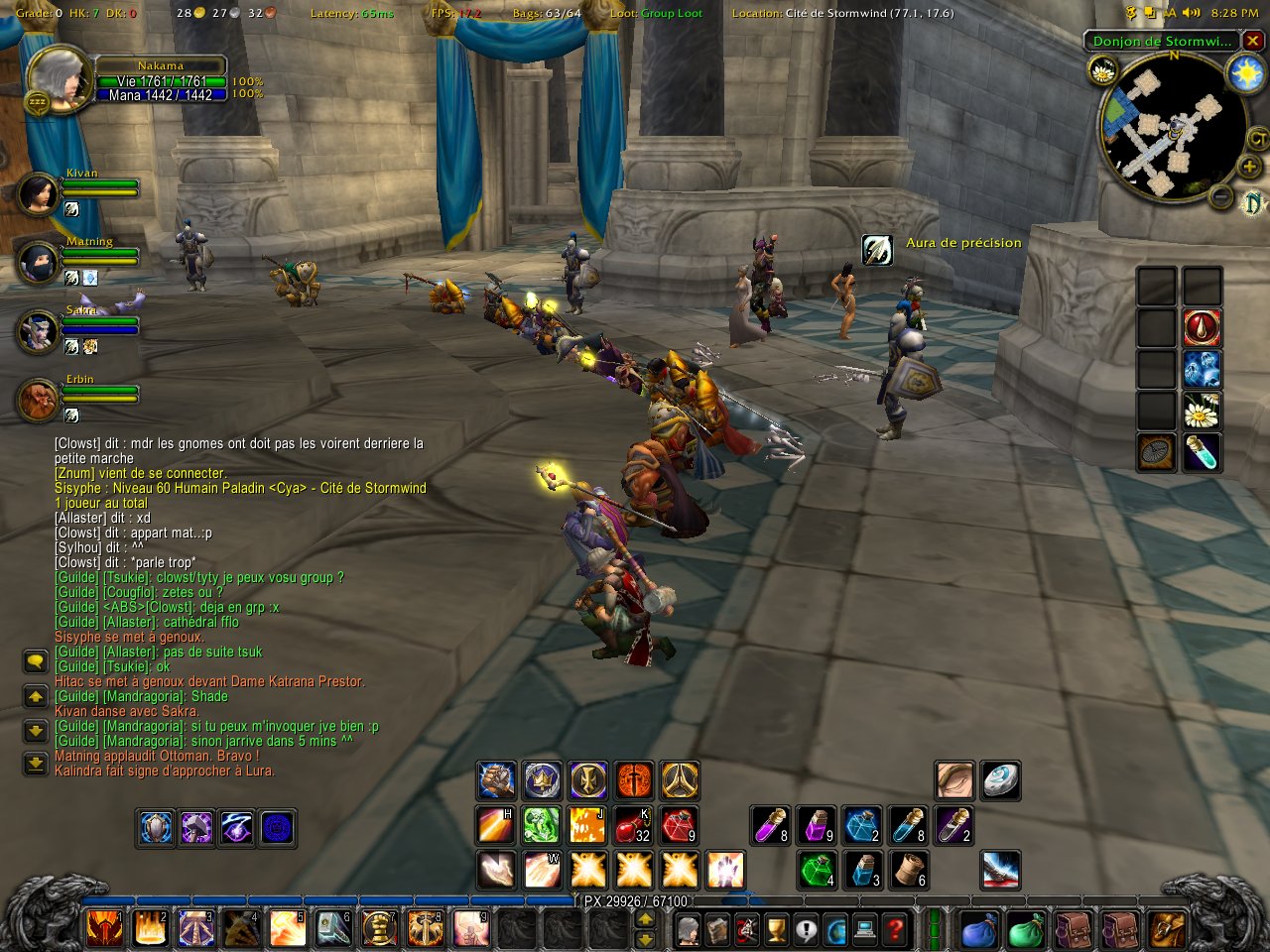1270x952 pixels.
Task: Open the day-night sun indicator on minimap
Action: pyautogui.click(x=1245, y=73)
